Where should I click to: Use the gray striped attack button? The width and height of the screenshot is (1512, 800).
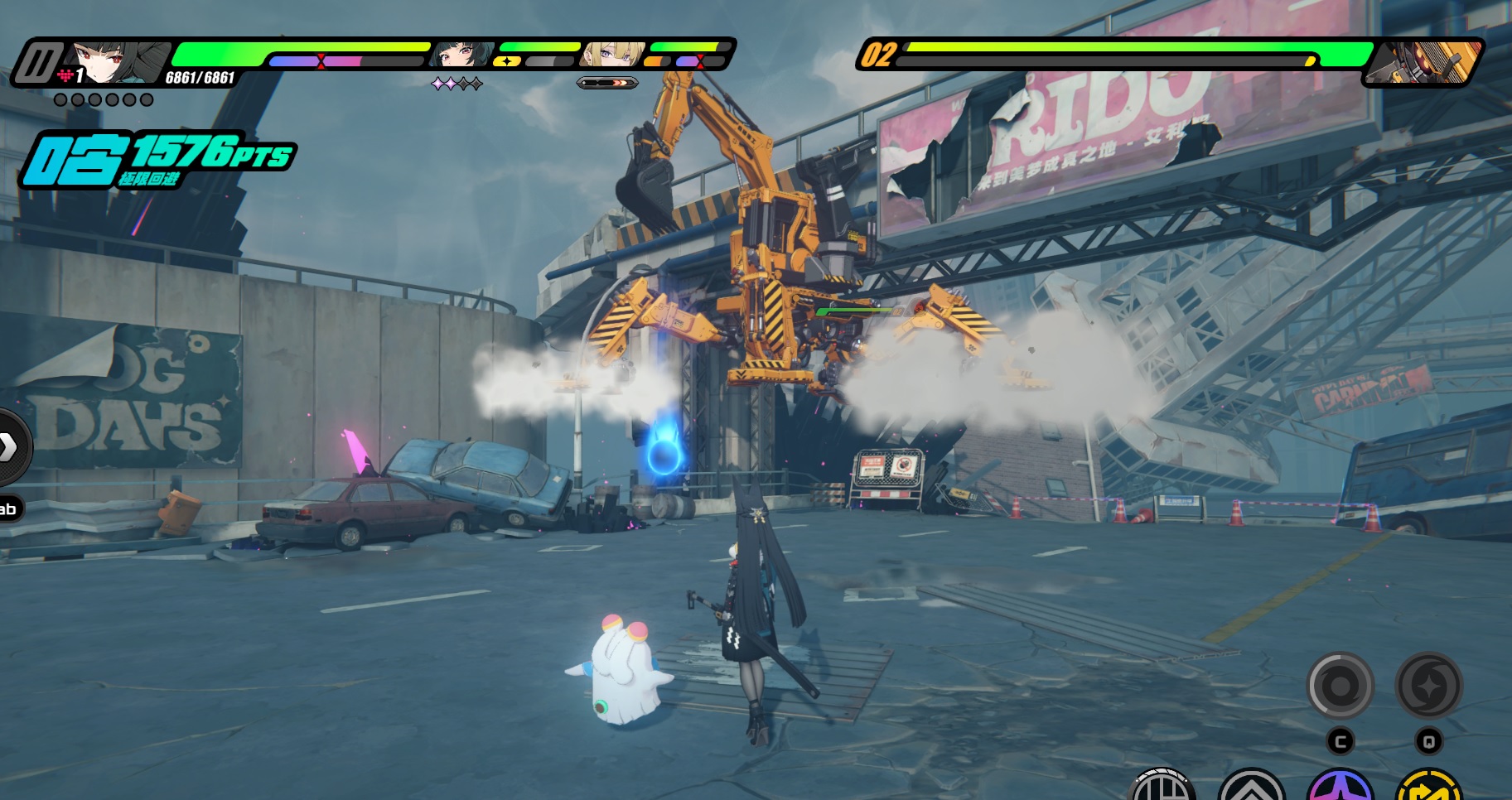point(1162,787)
